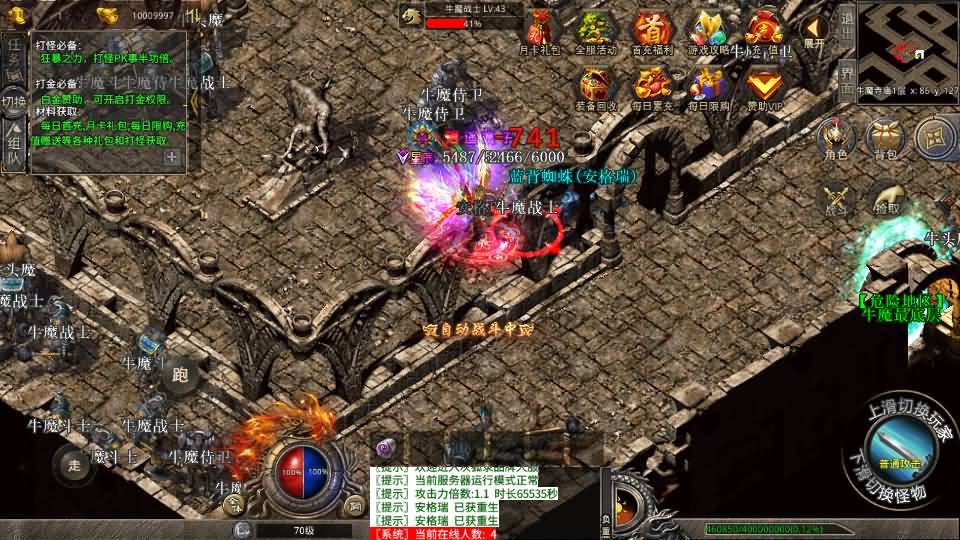Open the 首充福利 first recharge bonus
Image resolution: width=960 pixels, height=540 pixels.
click(x=653, y=30)
